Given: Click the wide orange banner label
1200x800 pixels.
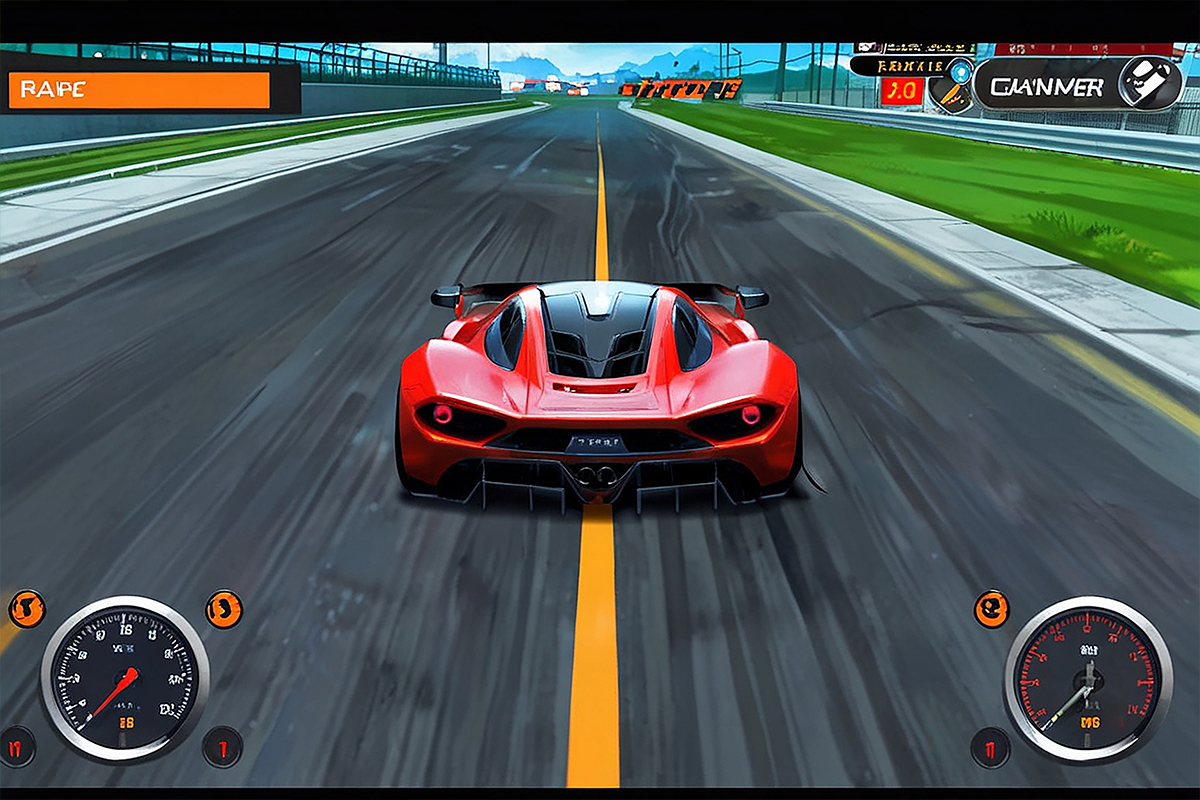Looking at the screenshot, I should point(139,89).
